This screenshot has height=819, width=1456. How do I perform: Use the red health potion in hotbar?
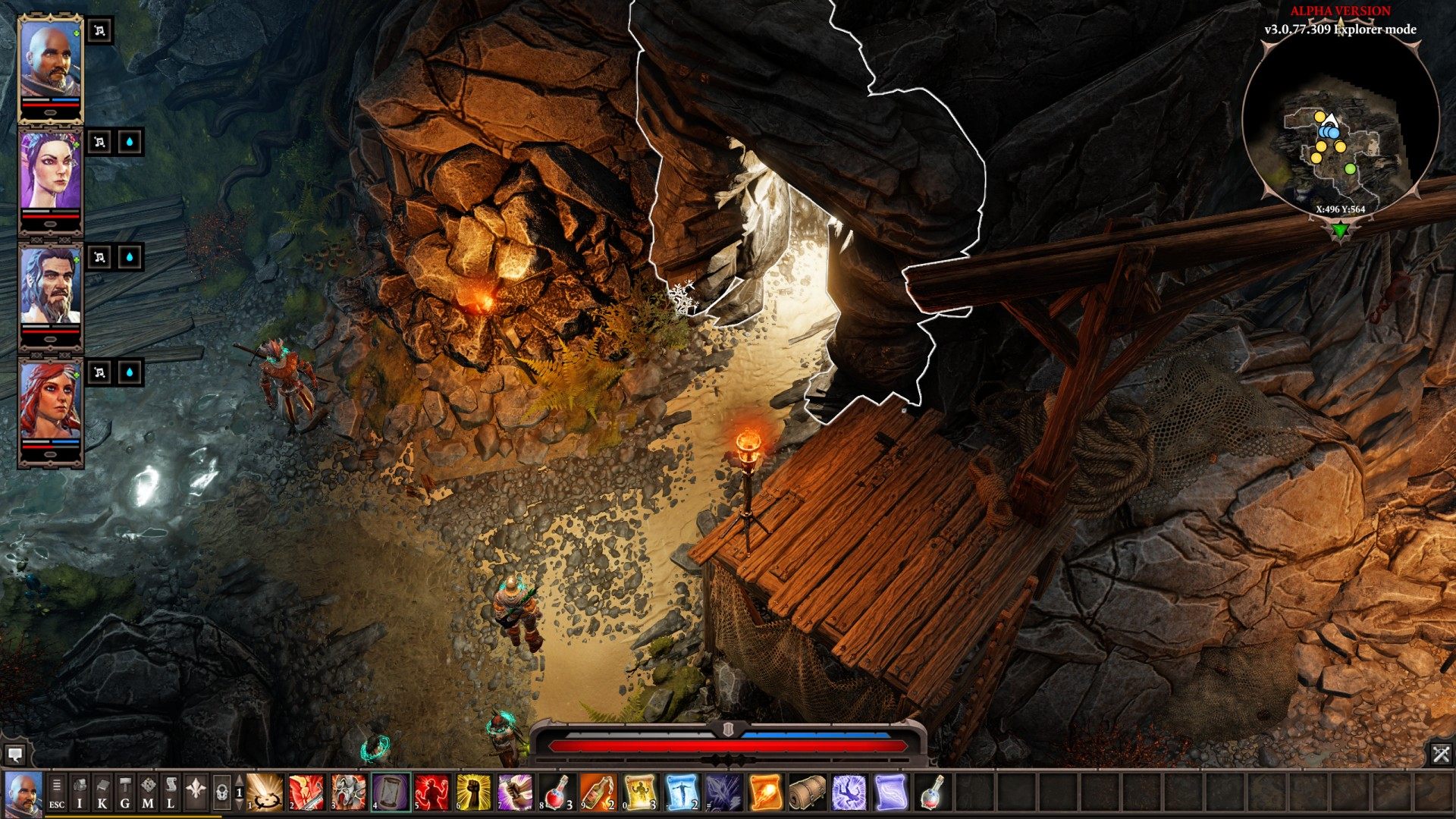click(x=557, y=792)
